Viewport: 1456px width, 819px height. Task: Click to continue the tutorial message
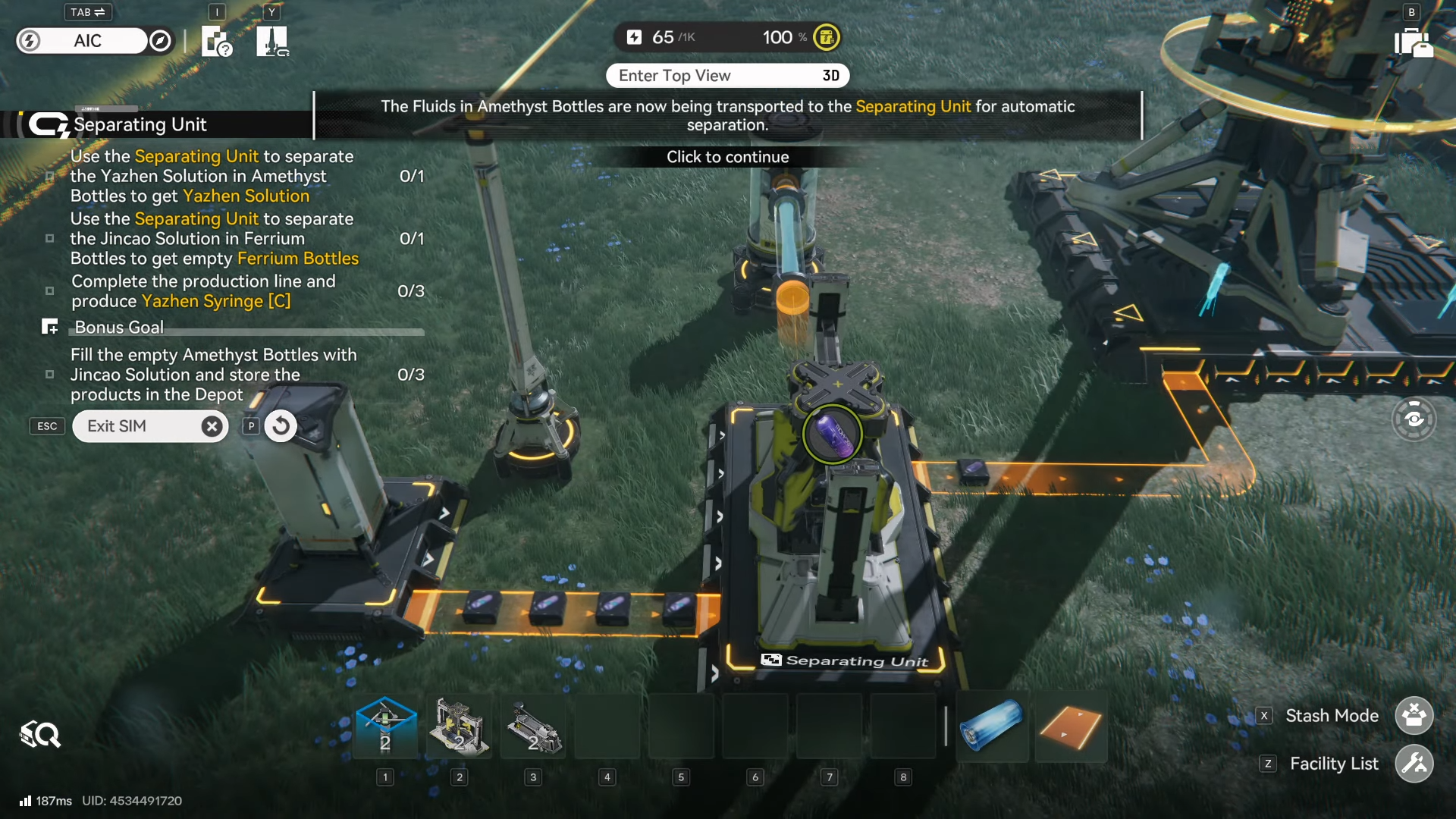727,157
